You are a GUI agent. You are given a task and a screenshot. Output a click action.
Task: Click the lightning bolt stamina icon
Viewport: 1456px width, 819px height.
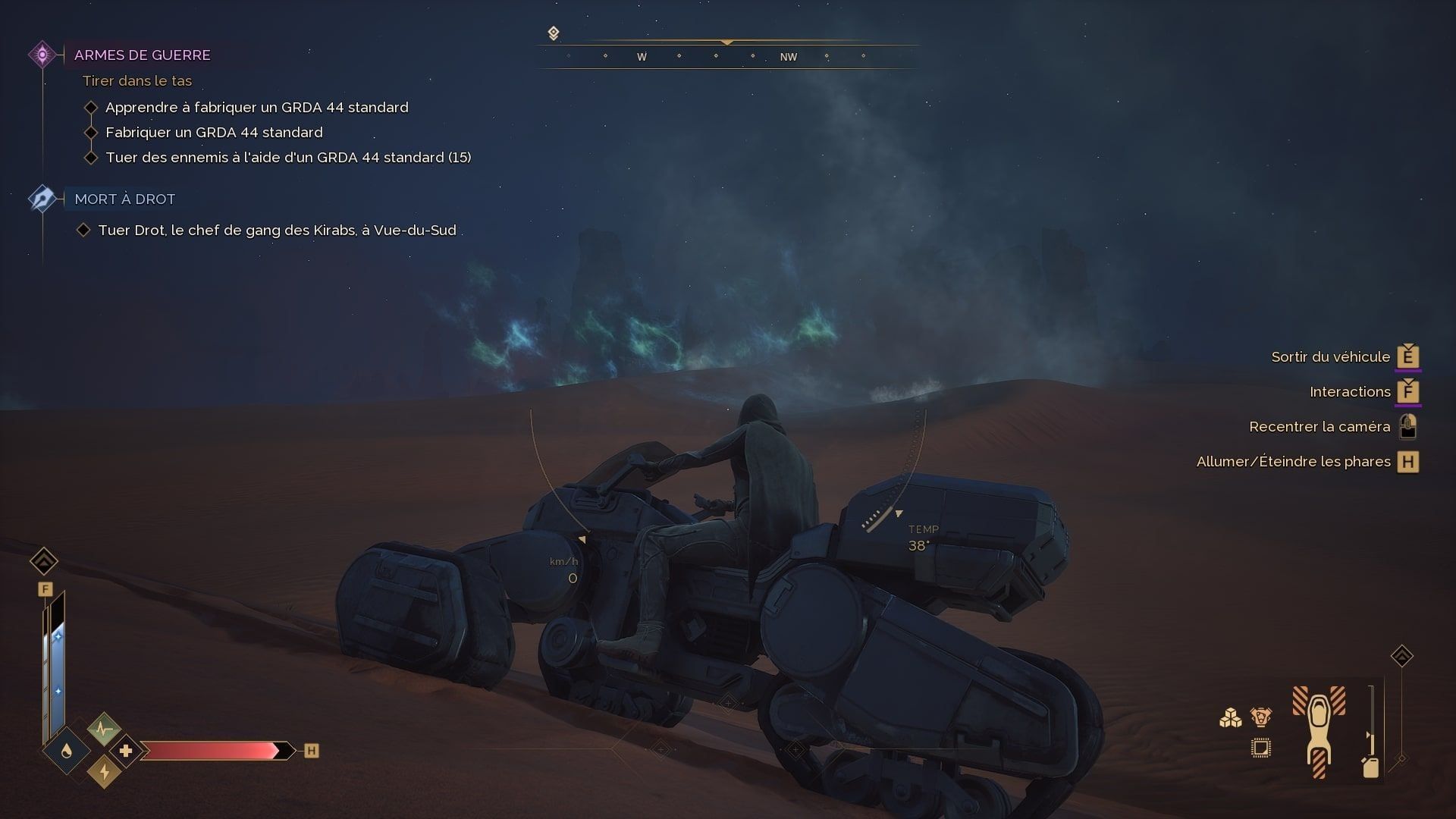coord(104,772)
